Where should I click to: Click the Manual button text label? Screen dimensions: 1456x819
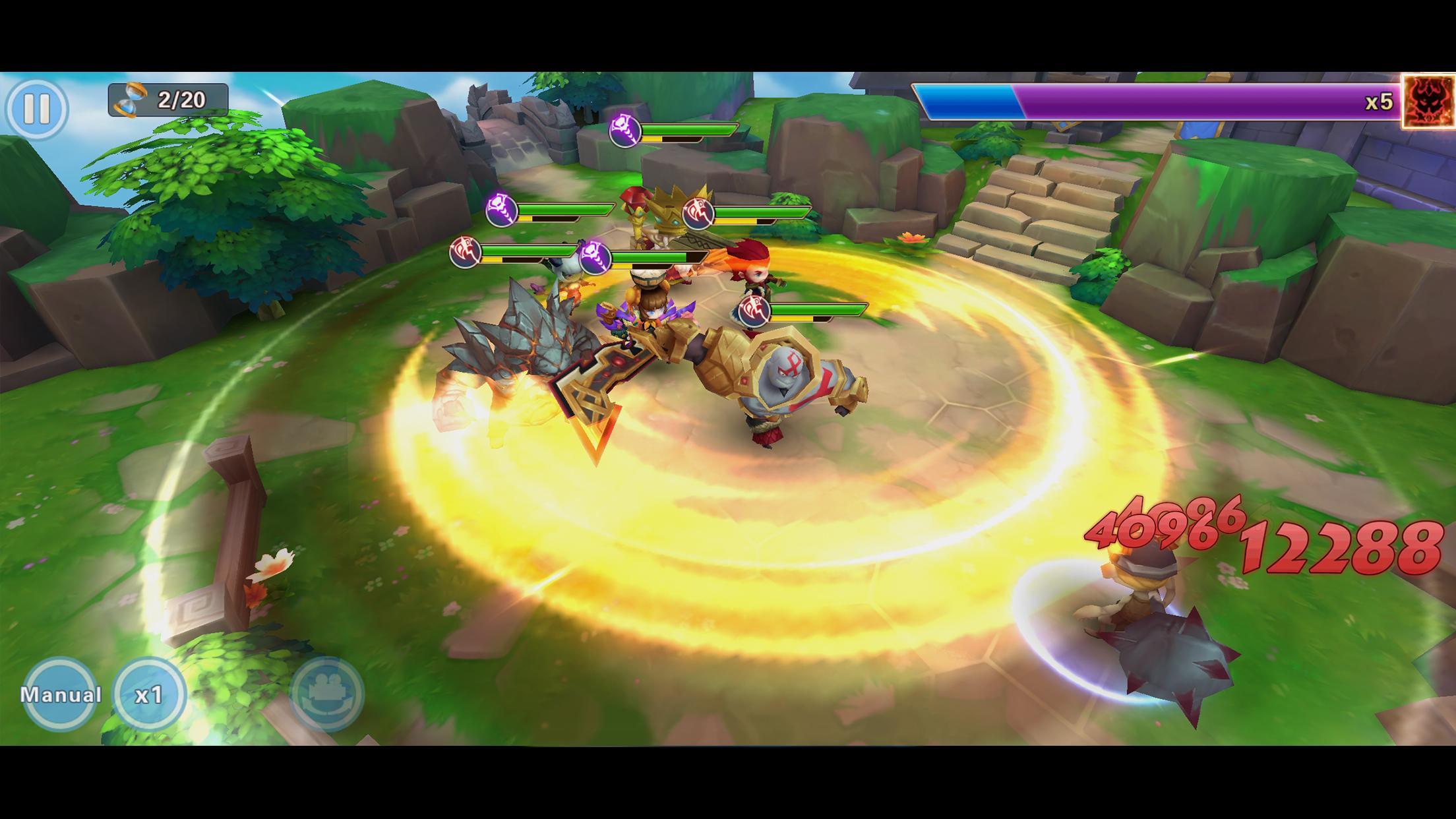[60, 693]
